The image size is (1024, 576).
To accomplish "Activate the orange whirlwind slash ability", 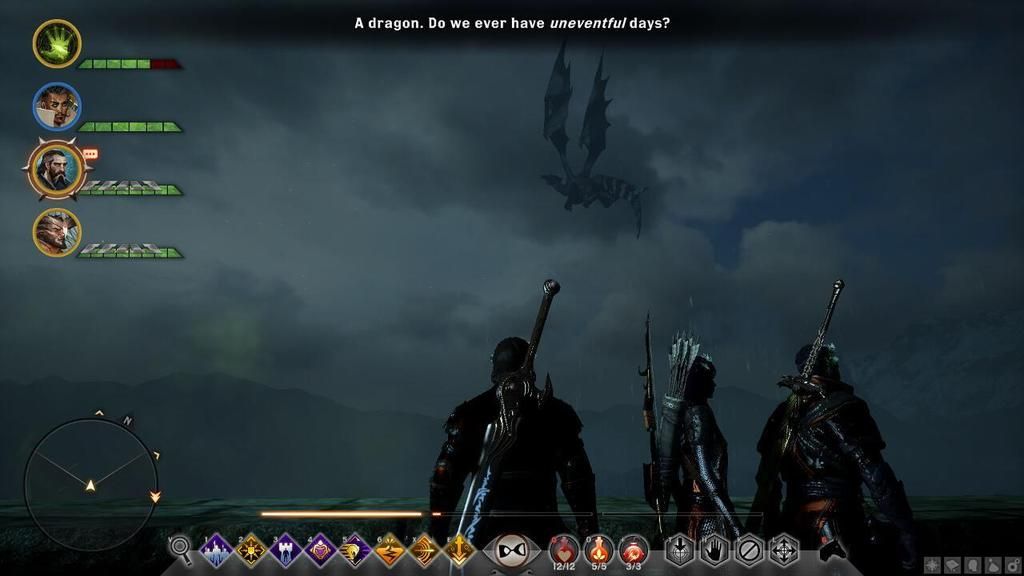I will (x=425, y=550).
